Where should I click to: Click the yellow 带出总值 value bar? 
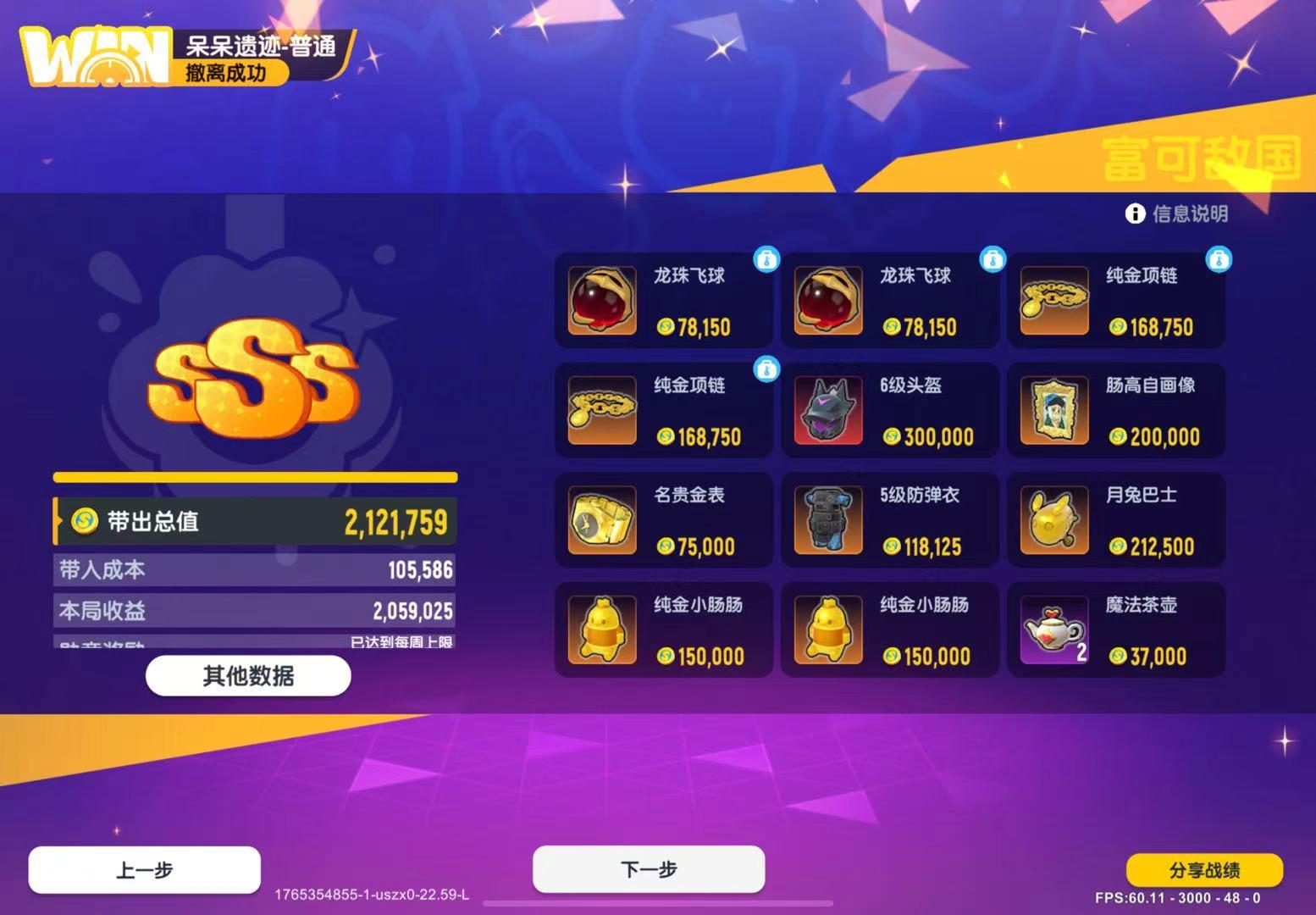(x=252, y=522)
